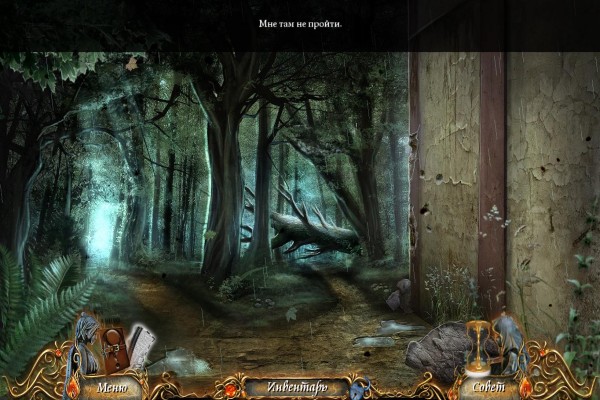Open the Меню button
This screenshot has height=400, width=600.
[111, 385]
